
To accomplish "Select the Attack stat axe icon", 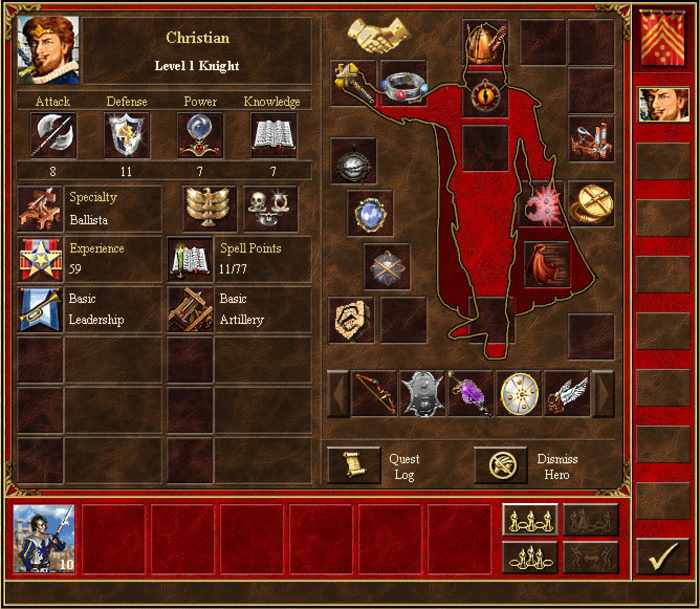I will pos(54,135).
